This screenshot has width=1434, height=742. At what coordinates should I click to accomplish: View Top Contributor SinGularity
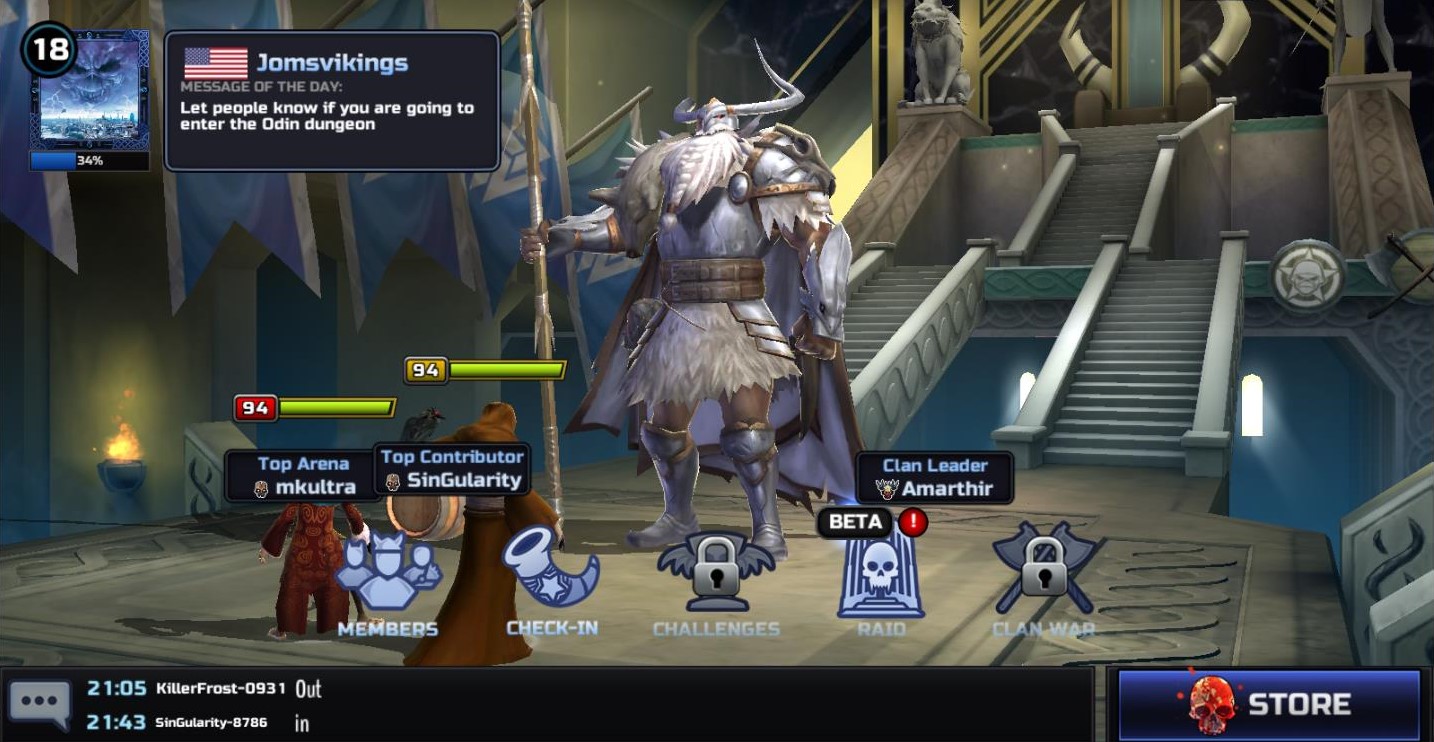click(453, 469)
